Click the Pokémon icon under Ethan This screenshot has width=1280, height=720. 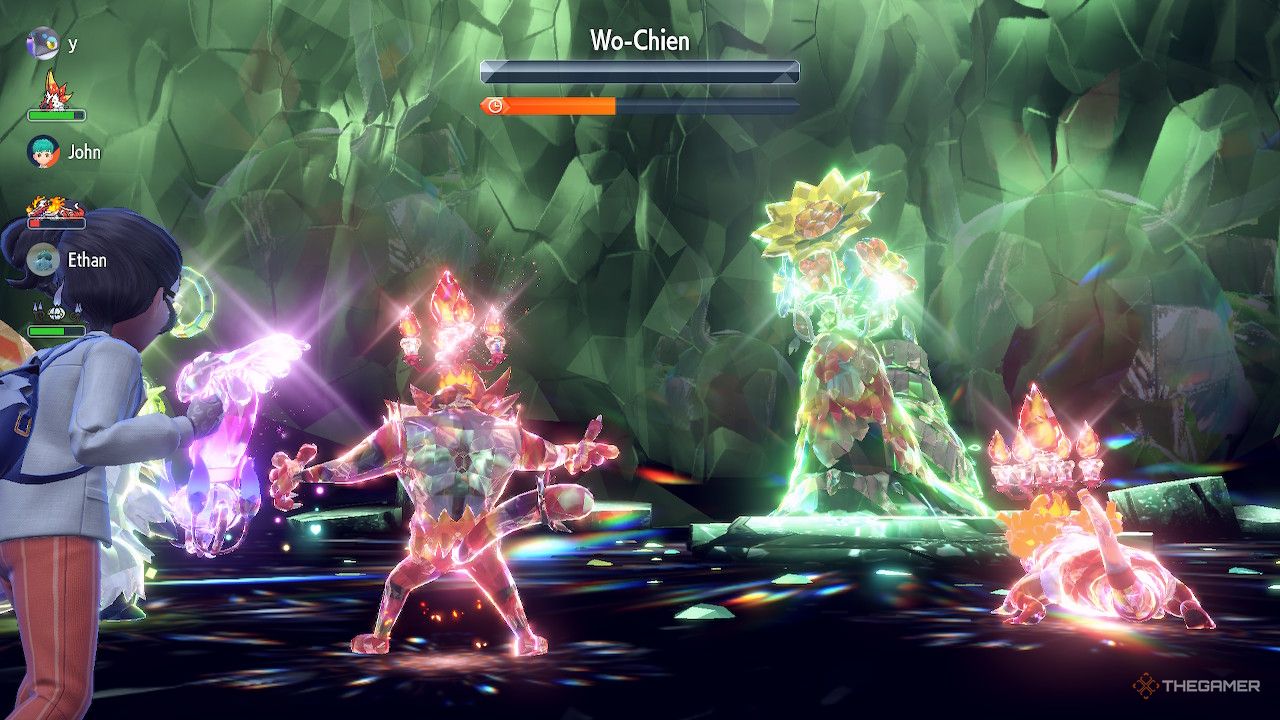tap(56, 310)
